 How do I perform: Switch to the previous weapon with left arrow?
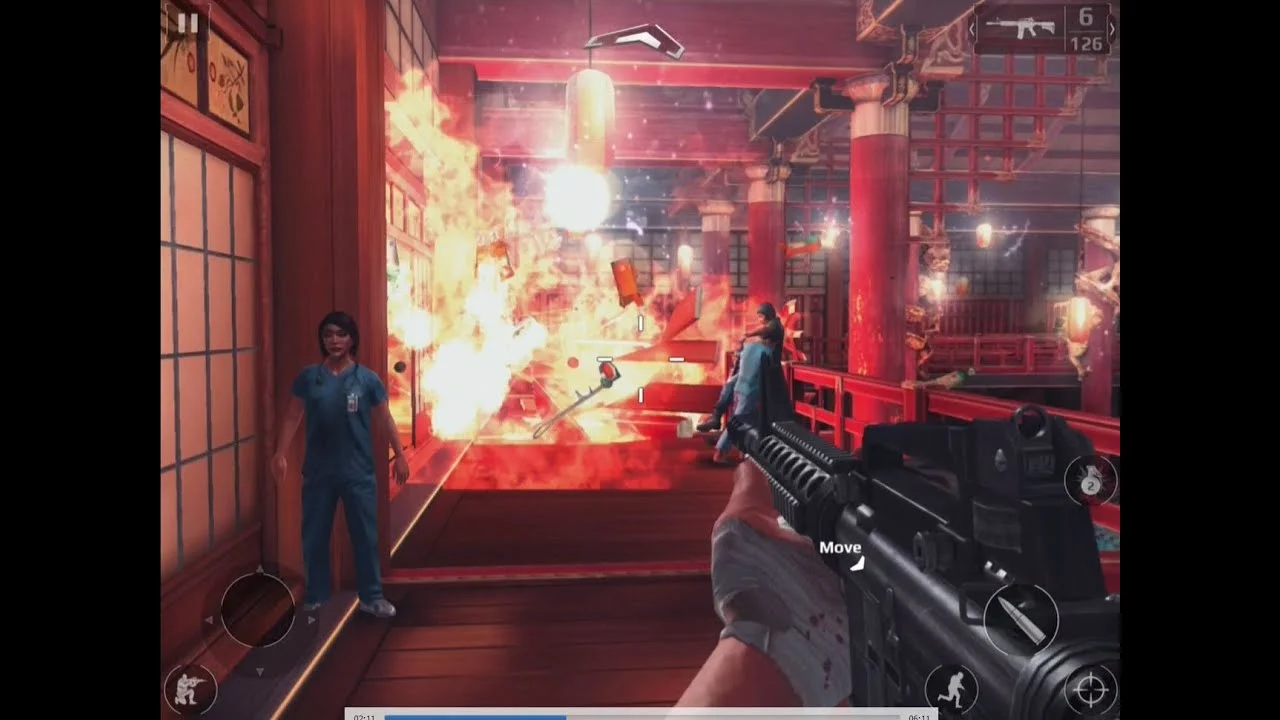point(974,28)
